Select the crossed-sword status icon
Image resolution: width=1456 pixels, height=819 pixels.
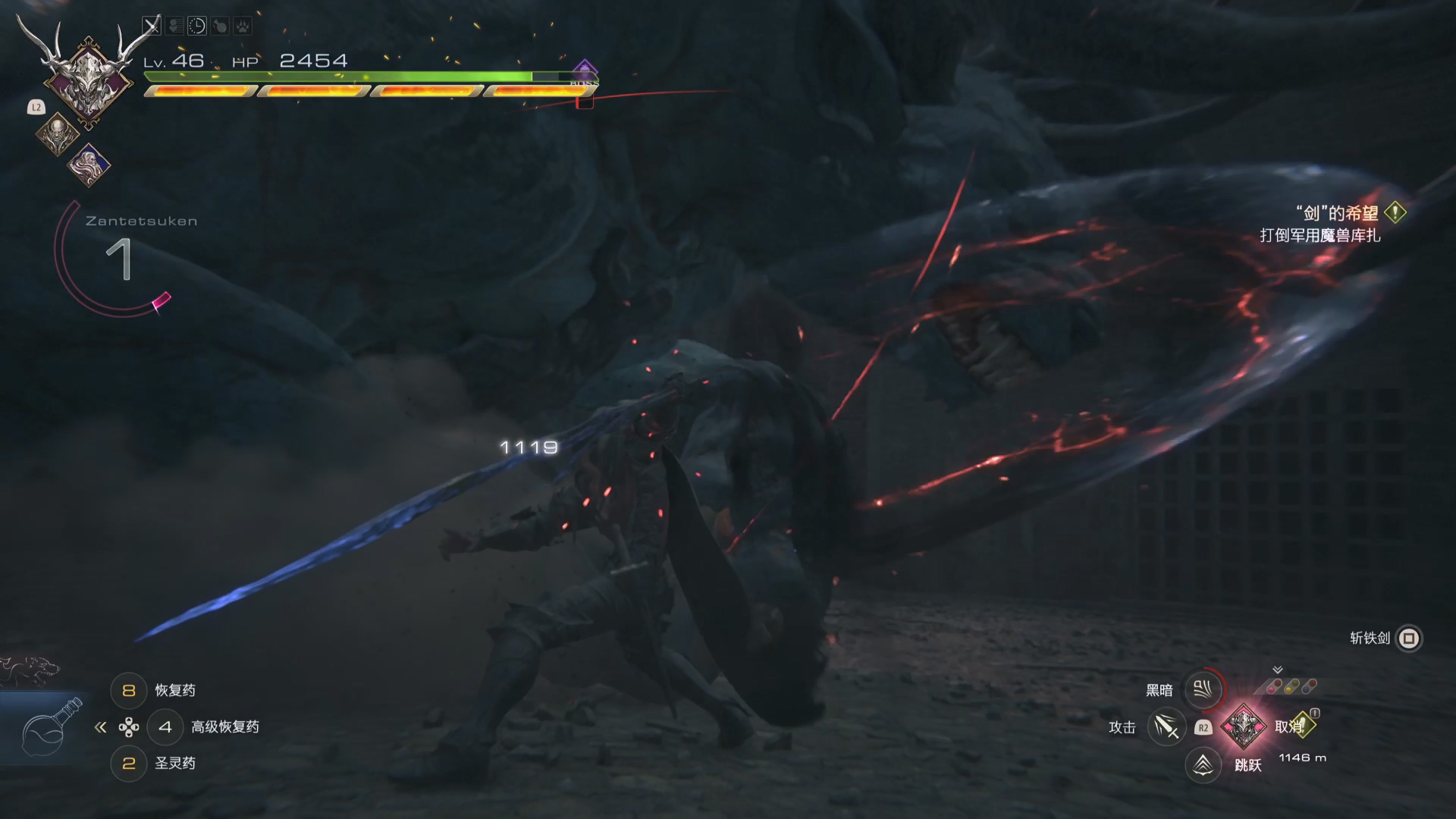click(x=152, y=27)
